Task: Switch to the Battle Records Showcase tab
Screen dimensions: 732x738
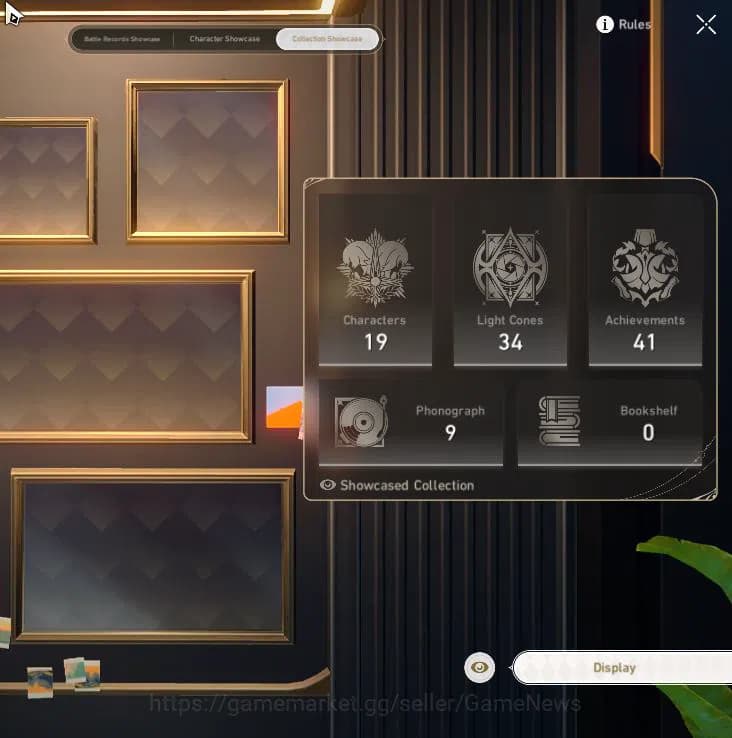Action: pyautogui.click(x=122, y=39)
